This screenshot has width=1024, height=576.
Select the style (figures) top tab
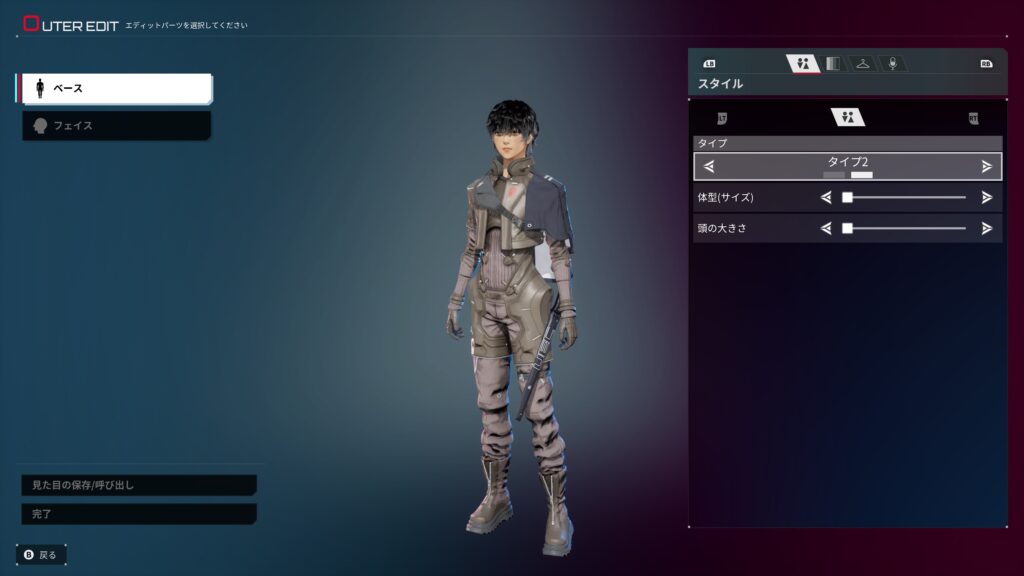(x=802, y=64)
